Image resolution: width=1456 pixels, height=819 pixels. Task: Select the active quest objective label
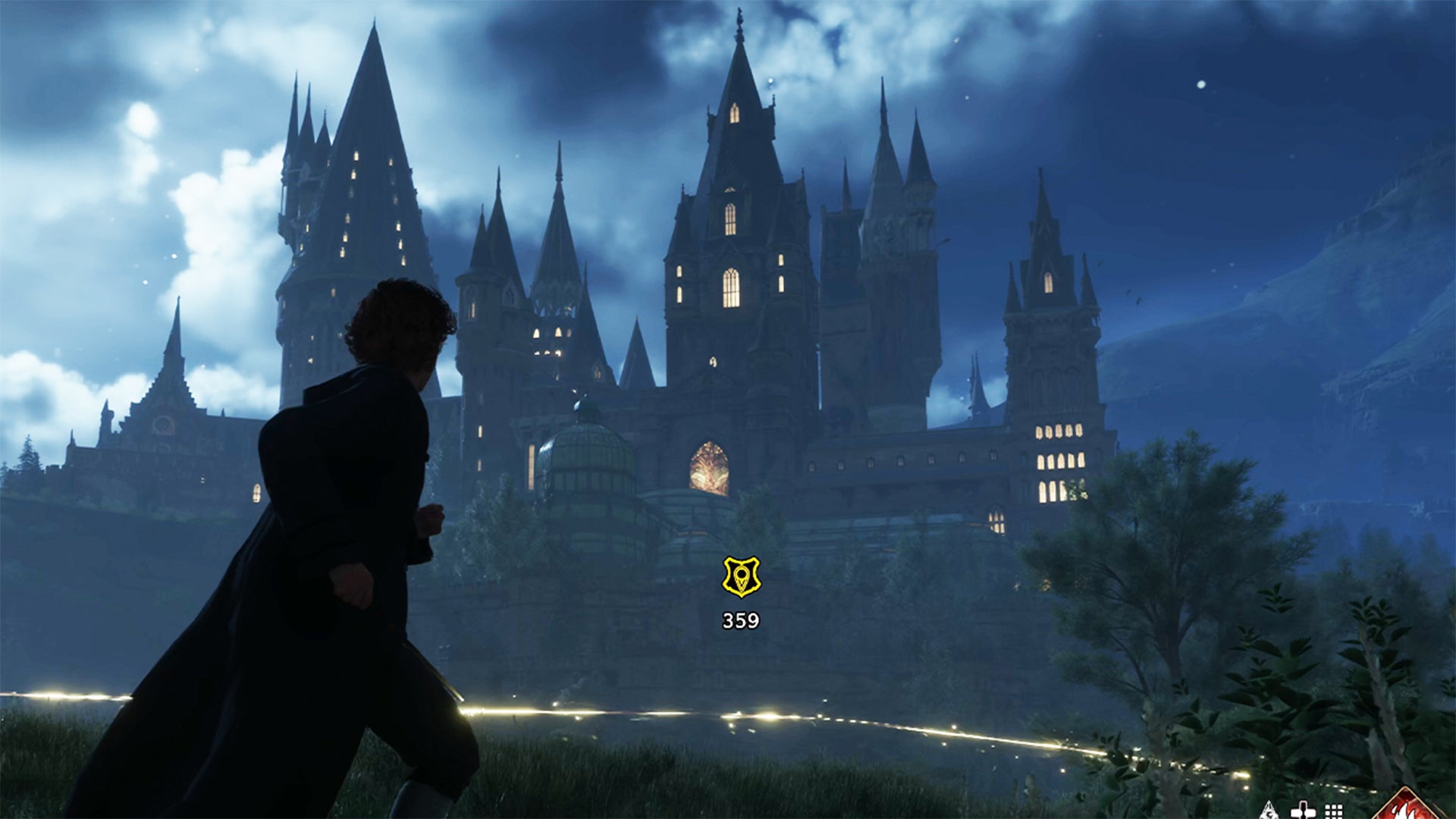(x=739, y=620)
